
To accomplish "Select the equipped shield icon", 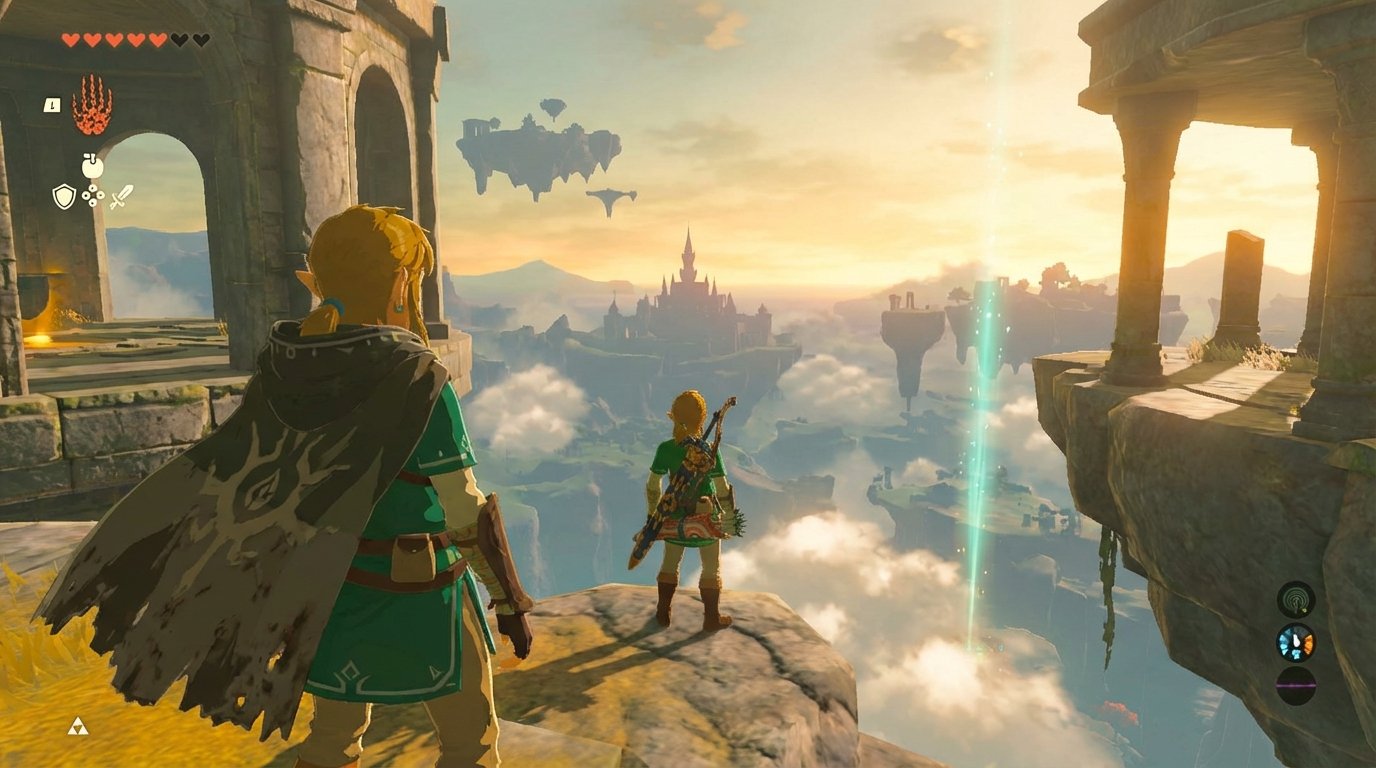I will click(x=65, y=195).
